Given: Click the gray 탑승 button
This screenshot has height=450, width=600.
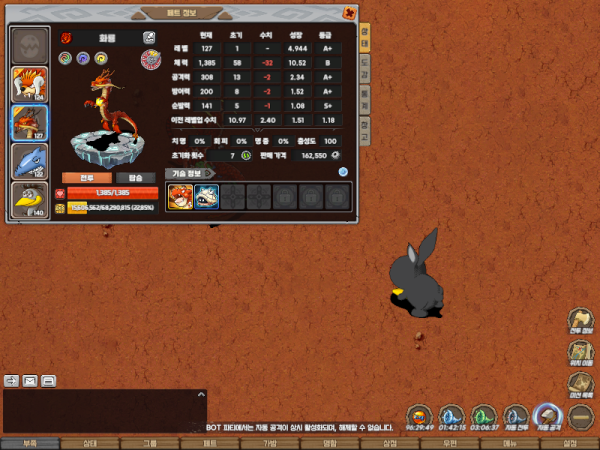Looking at the screenshot, I should point(136,177).
